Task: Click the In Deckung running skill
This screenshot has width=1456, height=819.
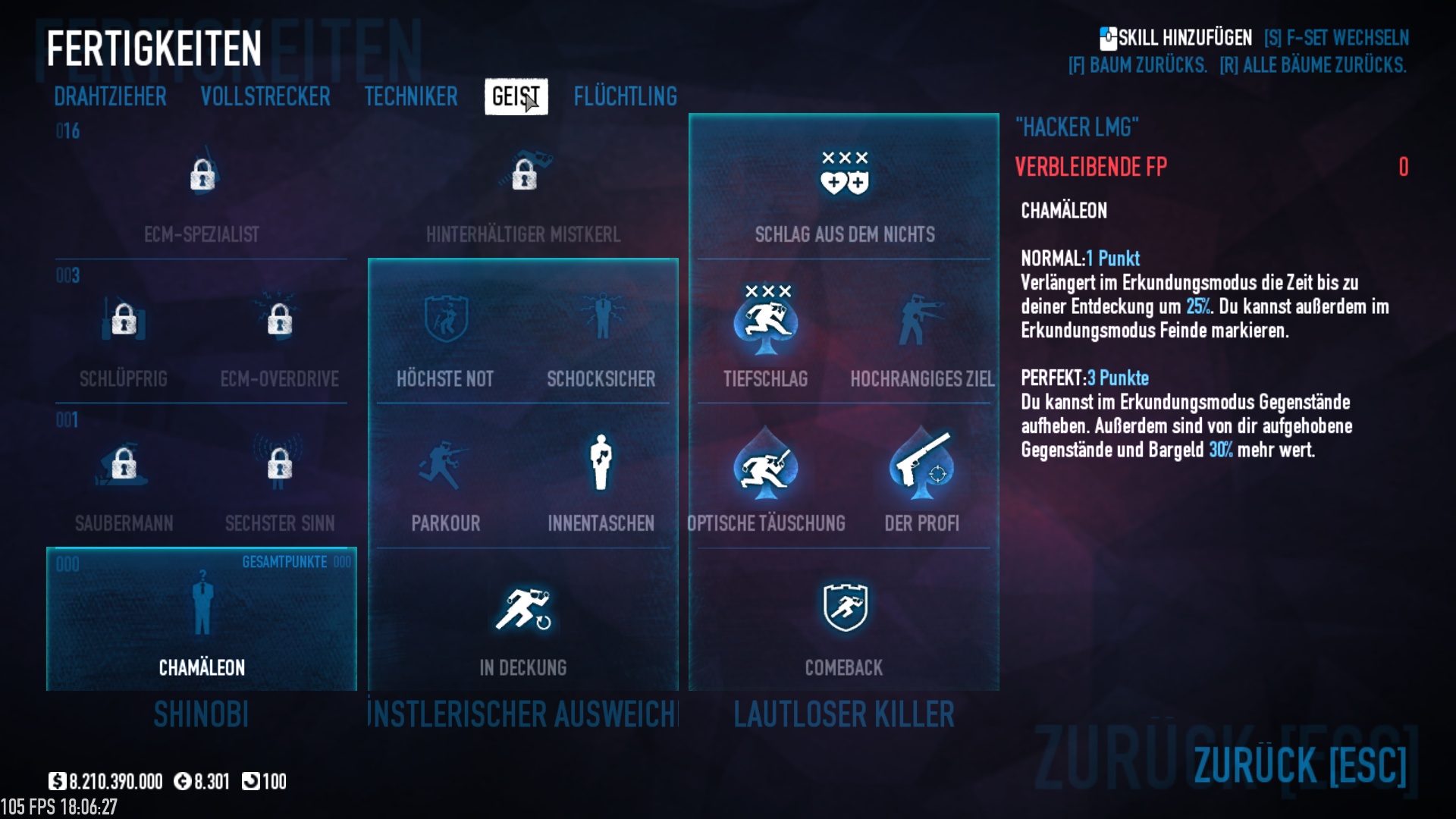Action: coord(523,608)
